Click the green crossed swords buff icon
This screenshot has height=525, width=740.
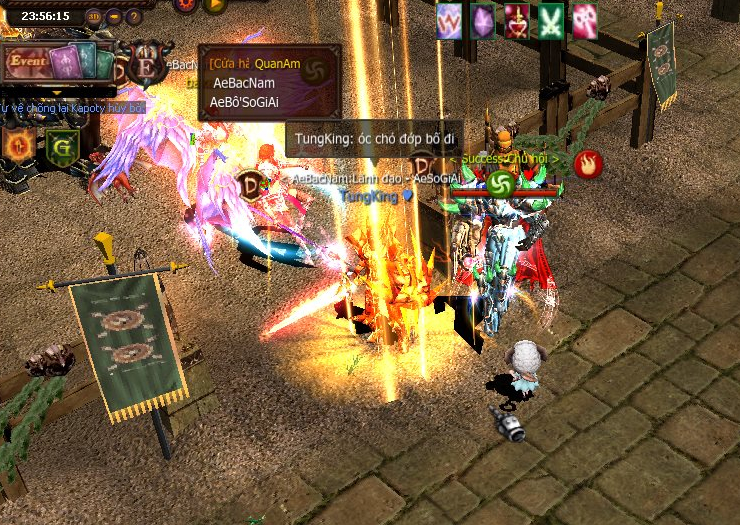pos(551,21)
